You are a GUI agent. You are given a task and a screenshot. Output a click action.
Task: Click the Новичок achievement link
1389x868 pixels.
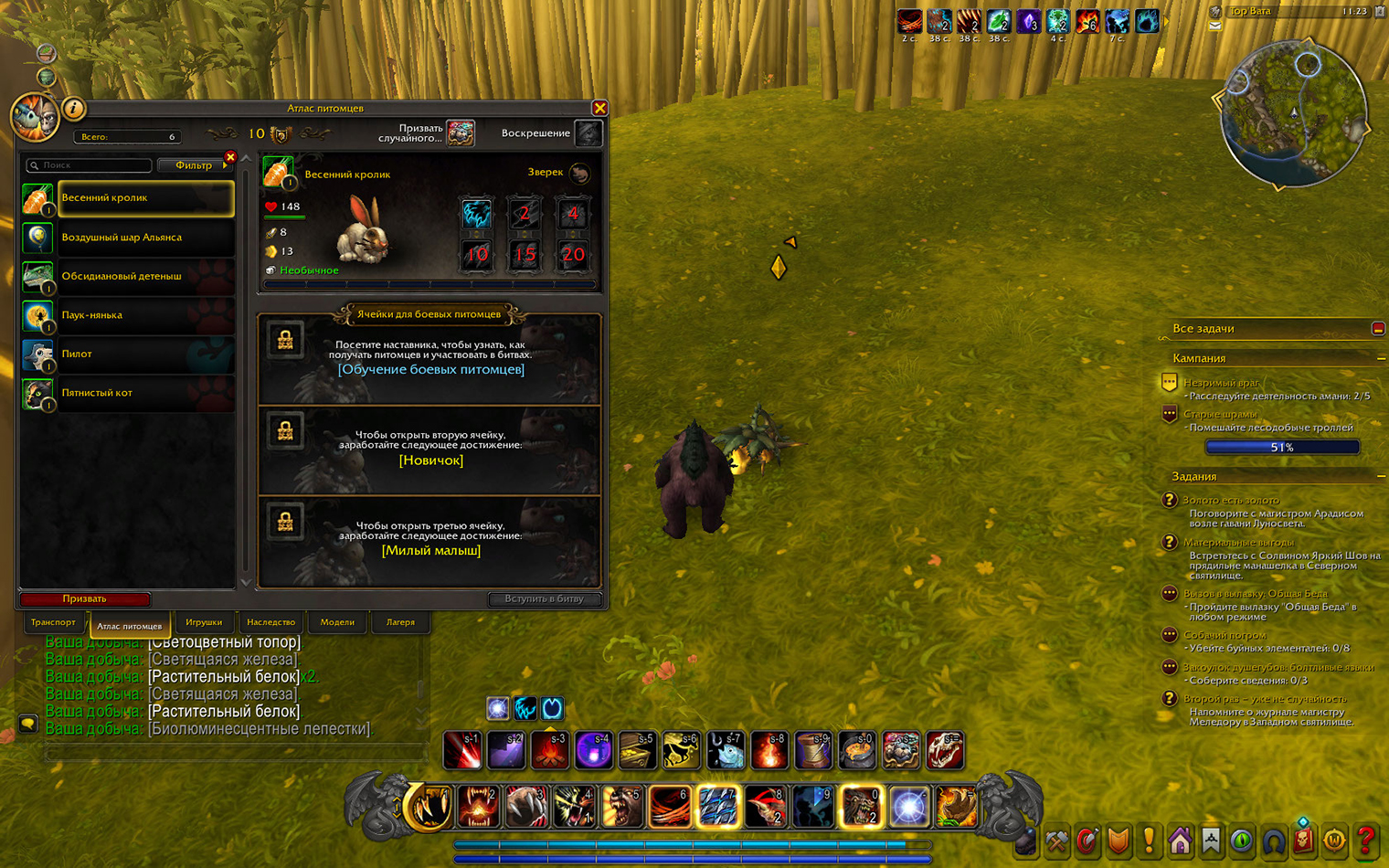[430, 460]
